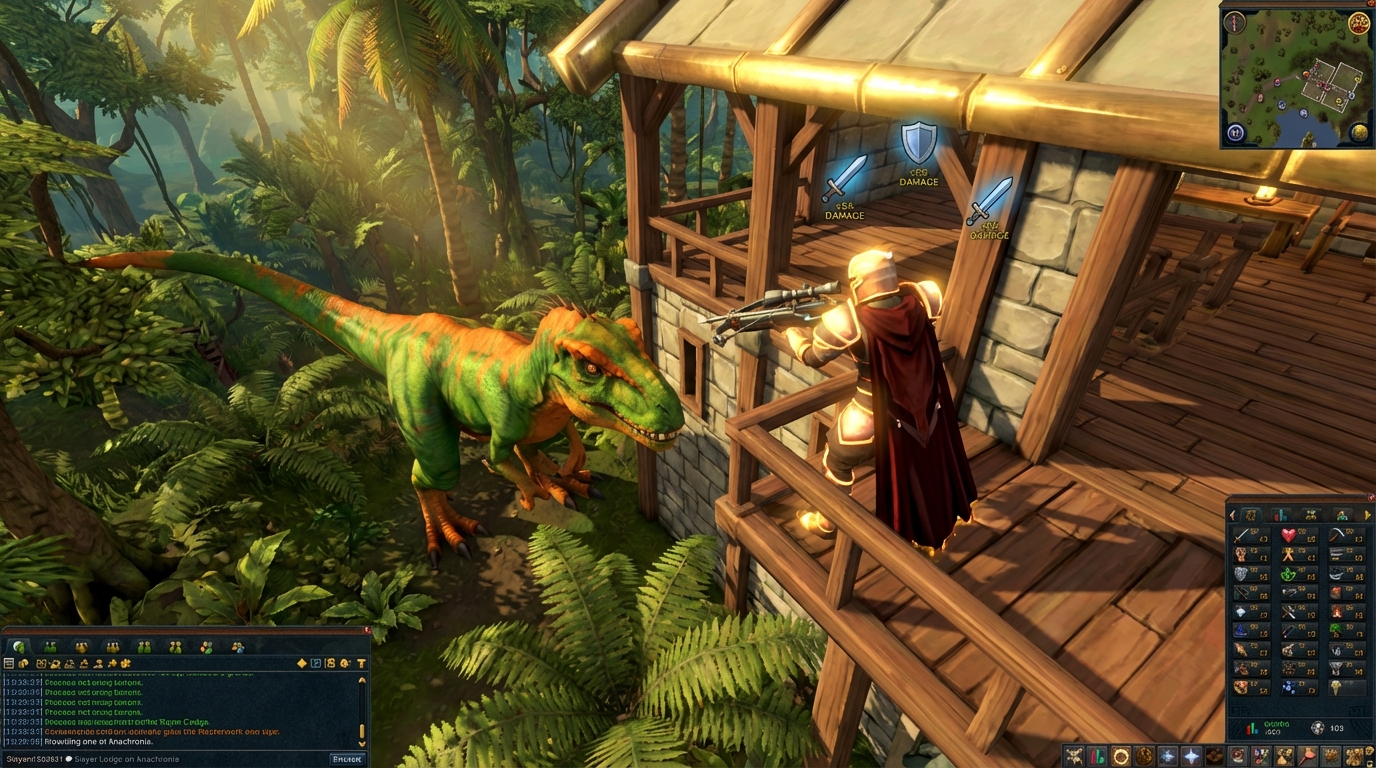Click the Prowling one of Anachronia chat message
Screen dimensions: 1376x768
tap(99, 742)
